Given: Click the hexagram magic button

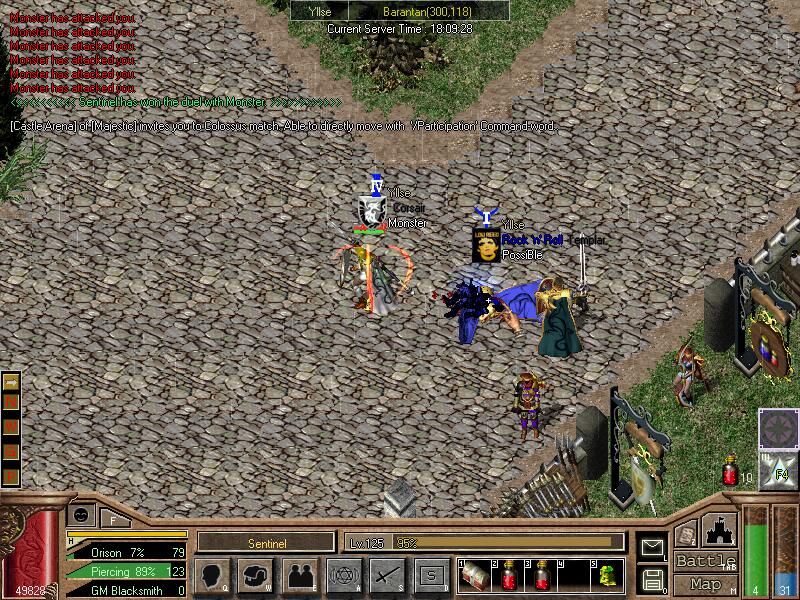Looking at the screenshot, I should tap(344, 576).
